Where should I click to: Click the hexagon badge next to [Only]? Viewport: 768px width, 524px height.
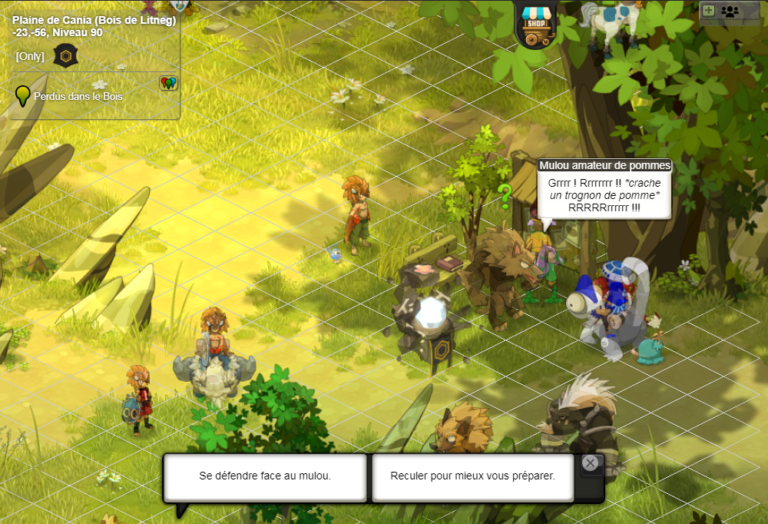click(66, 55)
